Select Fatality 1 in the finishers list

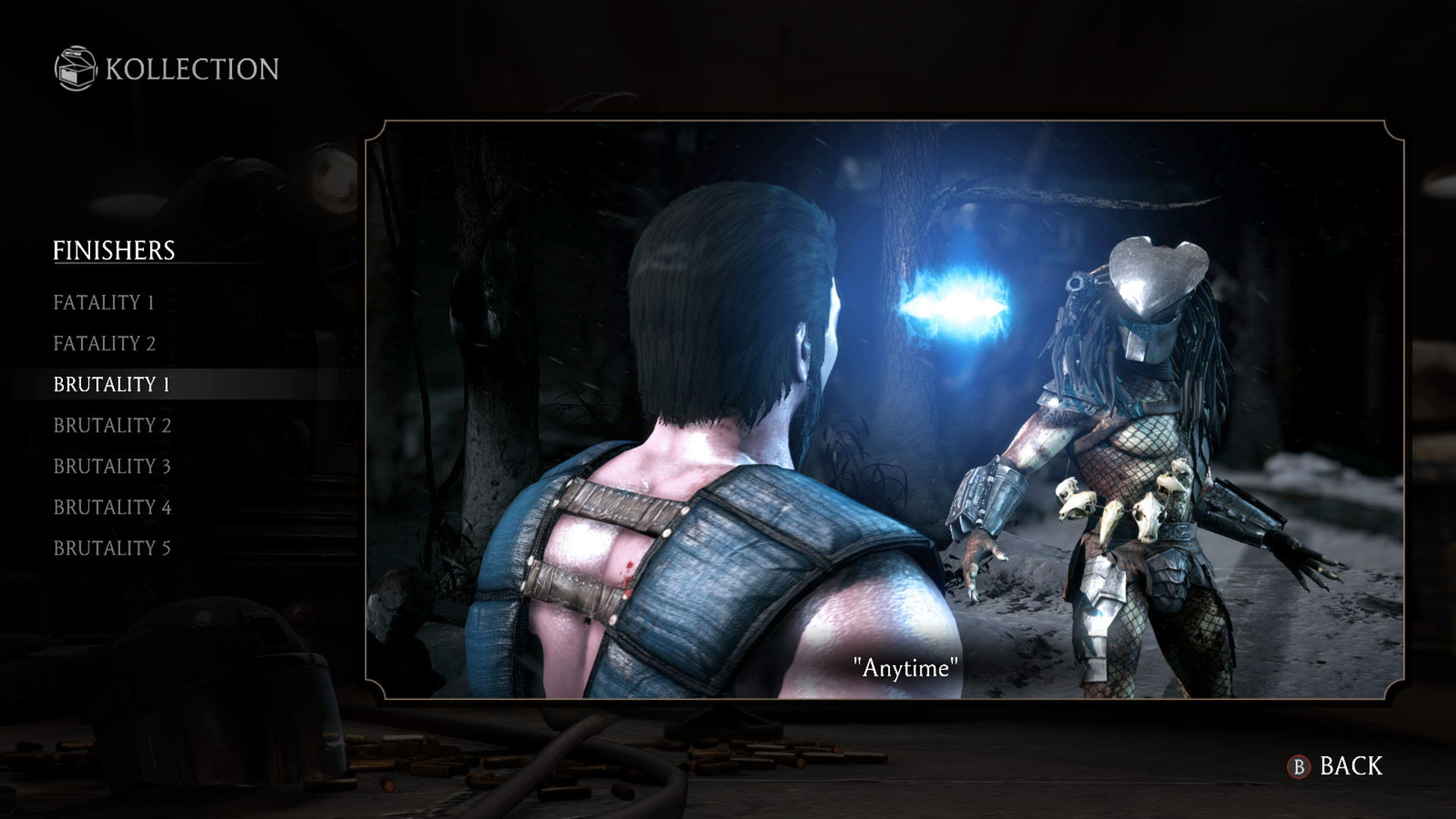[104, 303]
